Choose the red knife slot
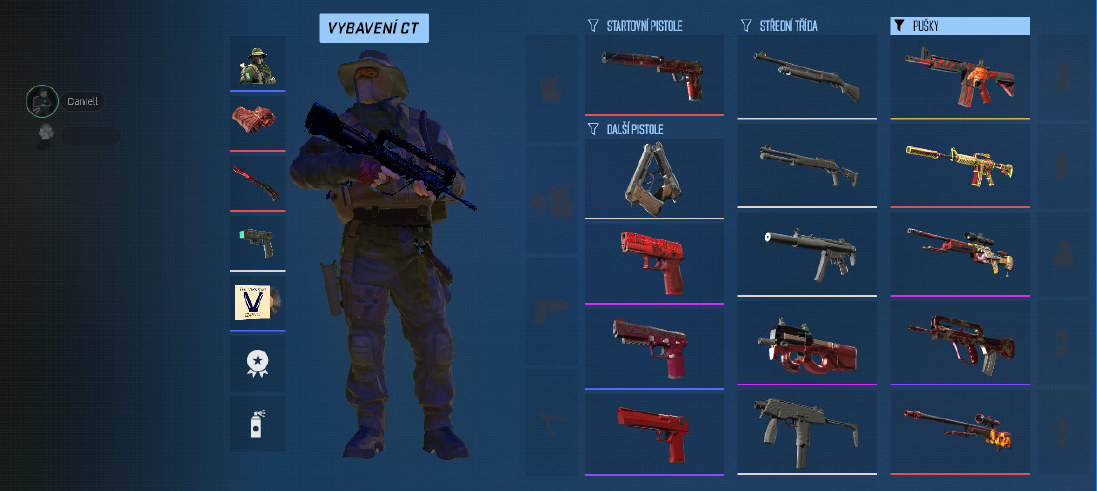Image resolution: width=1097 pixels, height=491 pixels. pos(257,182)
